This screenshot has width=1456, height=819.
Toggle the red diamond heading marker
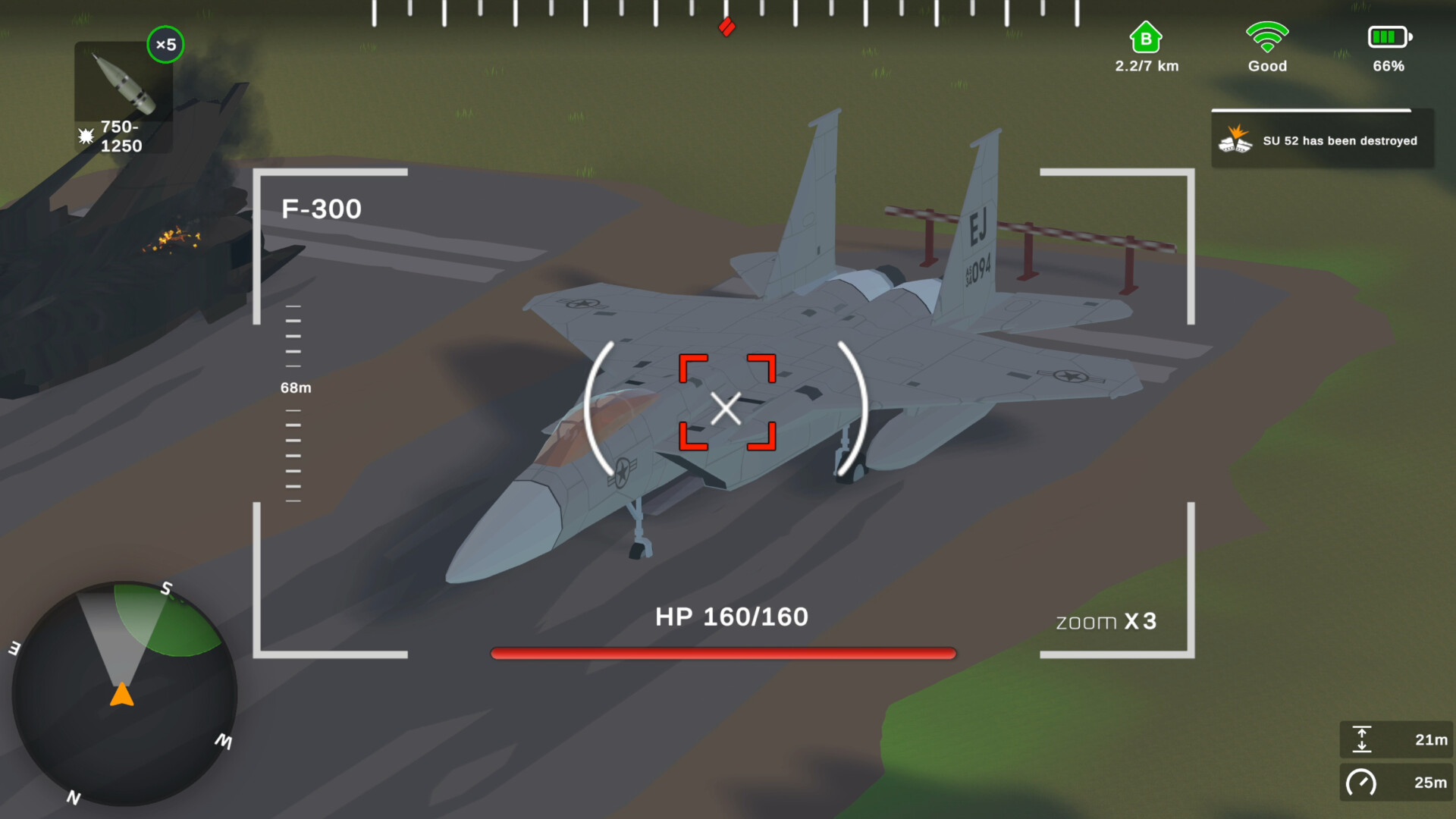(726, 26)
